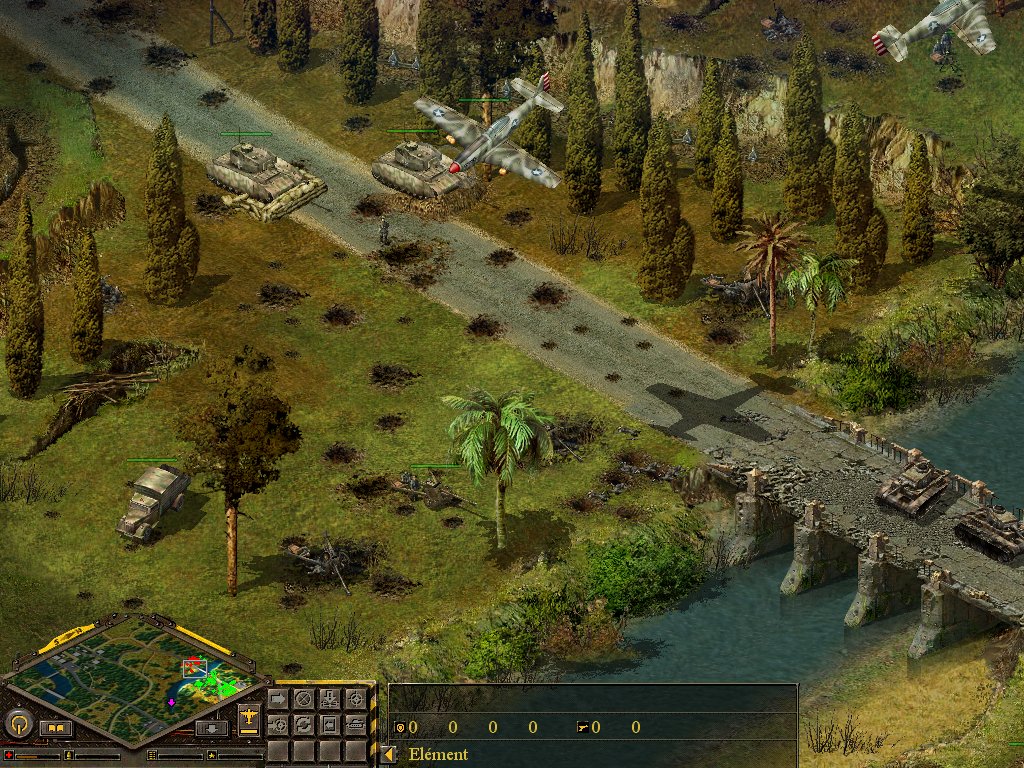Image resolution: width=1024 pixels, height=768 pixels.
Task: Open the round power menu button
Action: tap(17, 722)
